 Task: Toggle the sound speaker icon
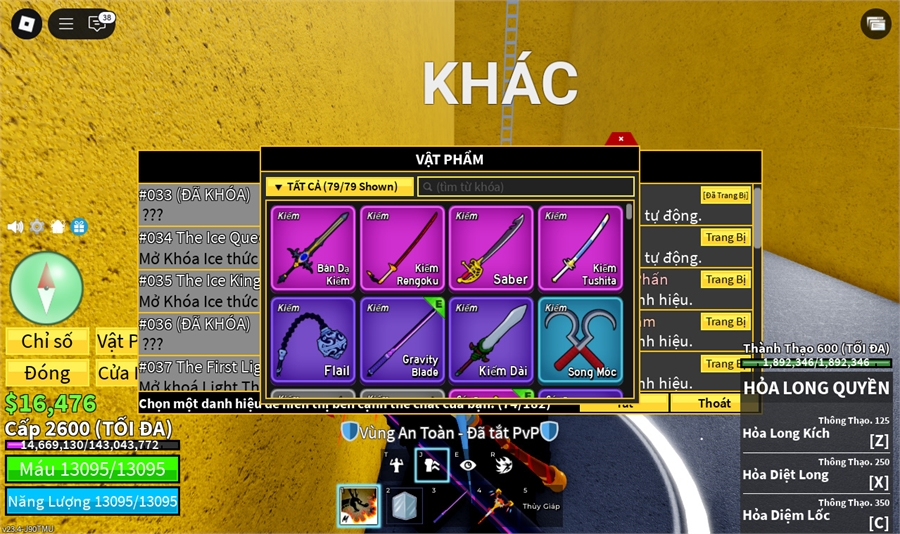tap(15, 227)
